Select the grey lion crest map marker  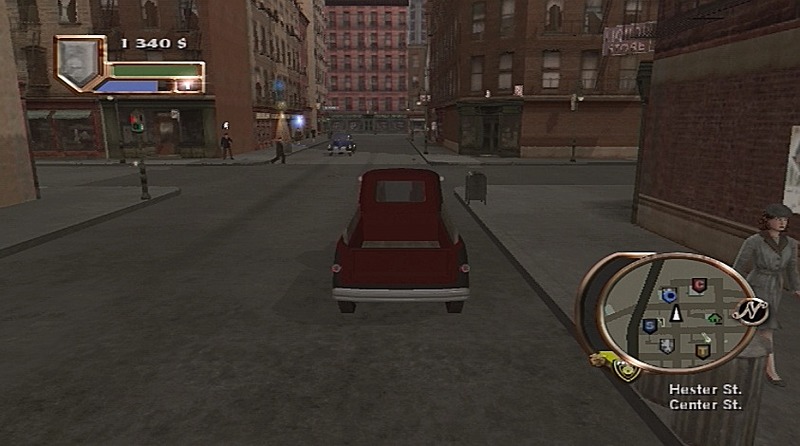click(667, 345)
